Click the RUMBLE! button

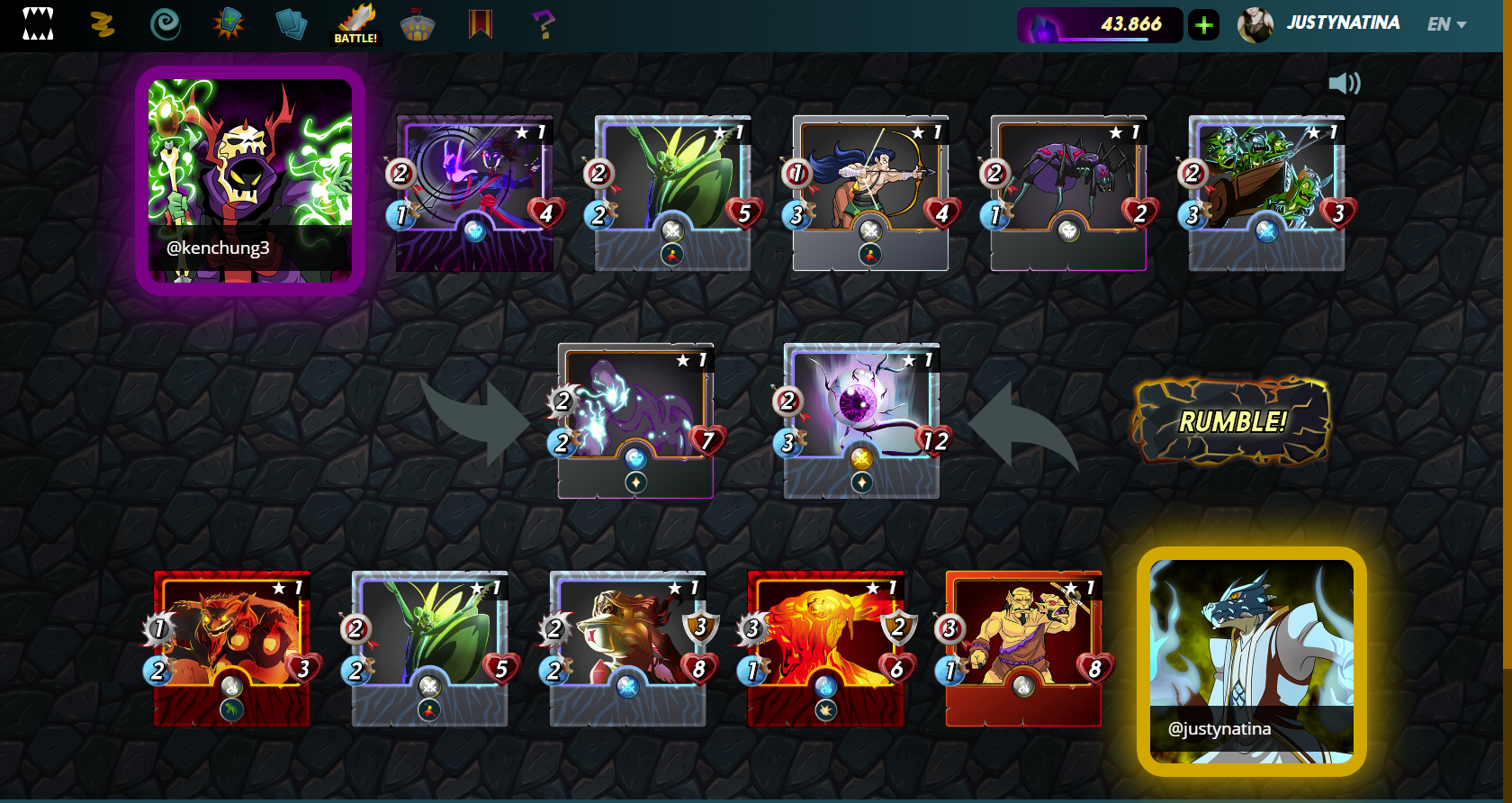[x=1231, y=421]
